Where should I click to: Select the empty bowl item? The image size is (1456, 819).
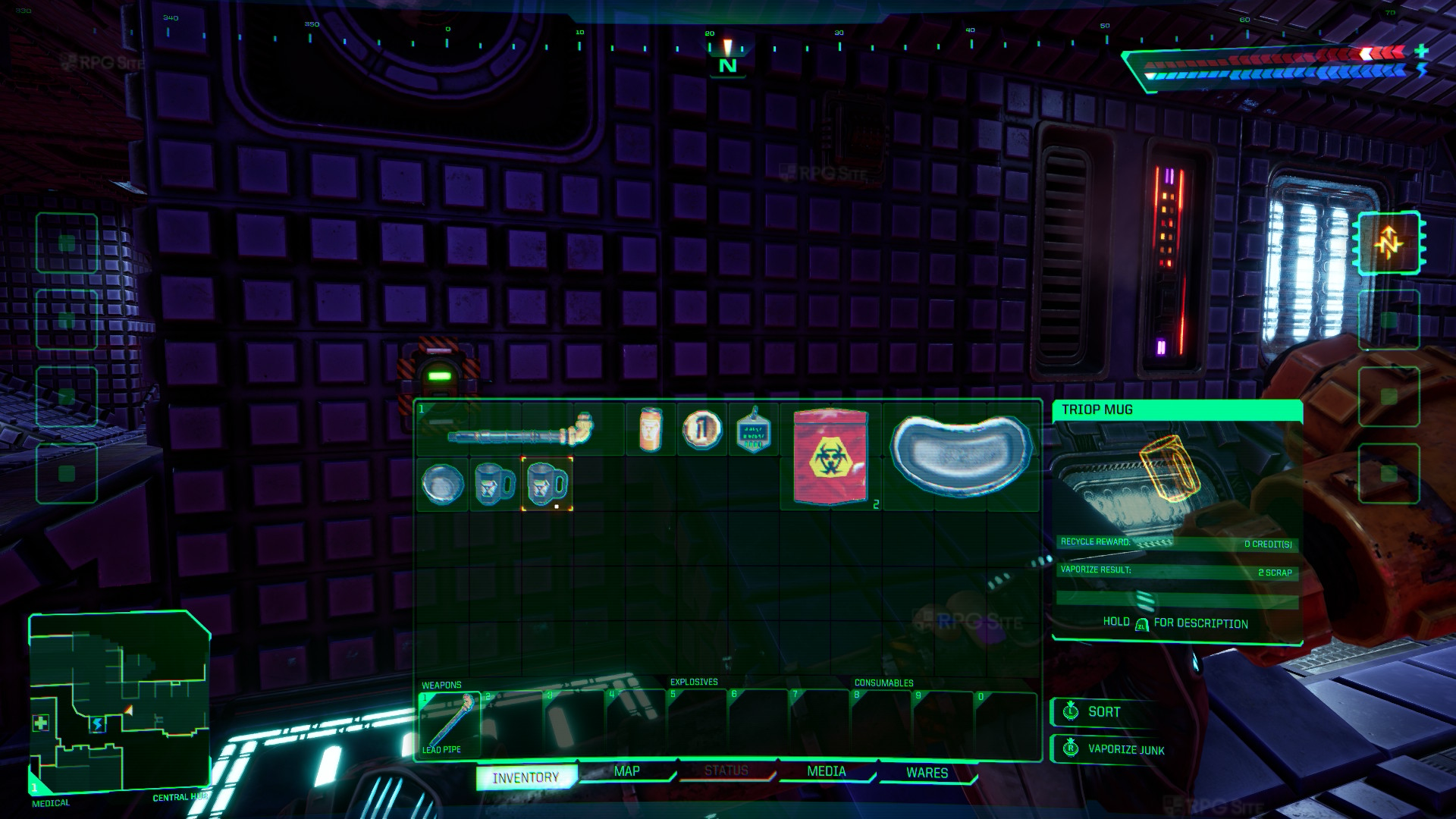click(442, 485)
